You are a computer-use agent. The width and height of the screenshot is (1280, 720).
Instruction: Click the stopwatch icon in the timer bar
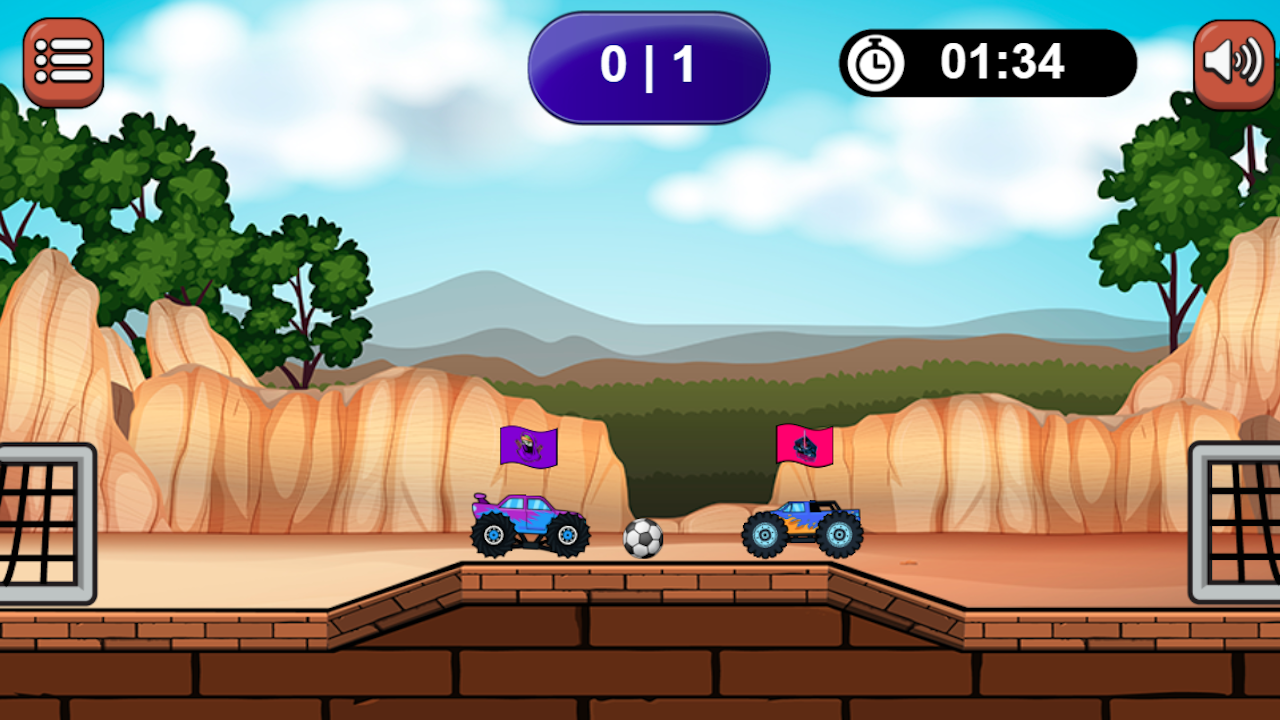(x=875, y=62)
